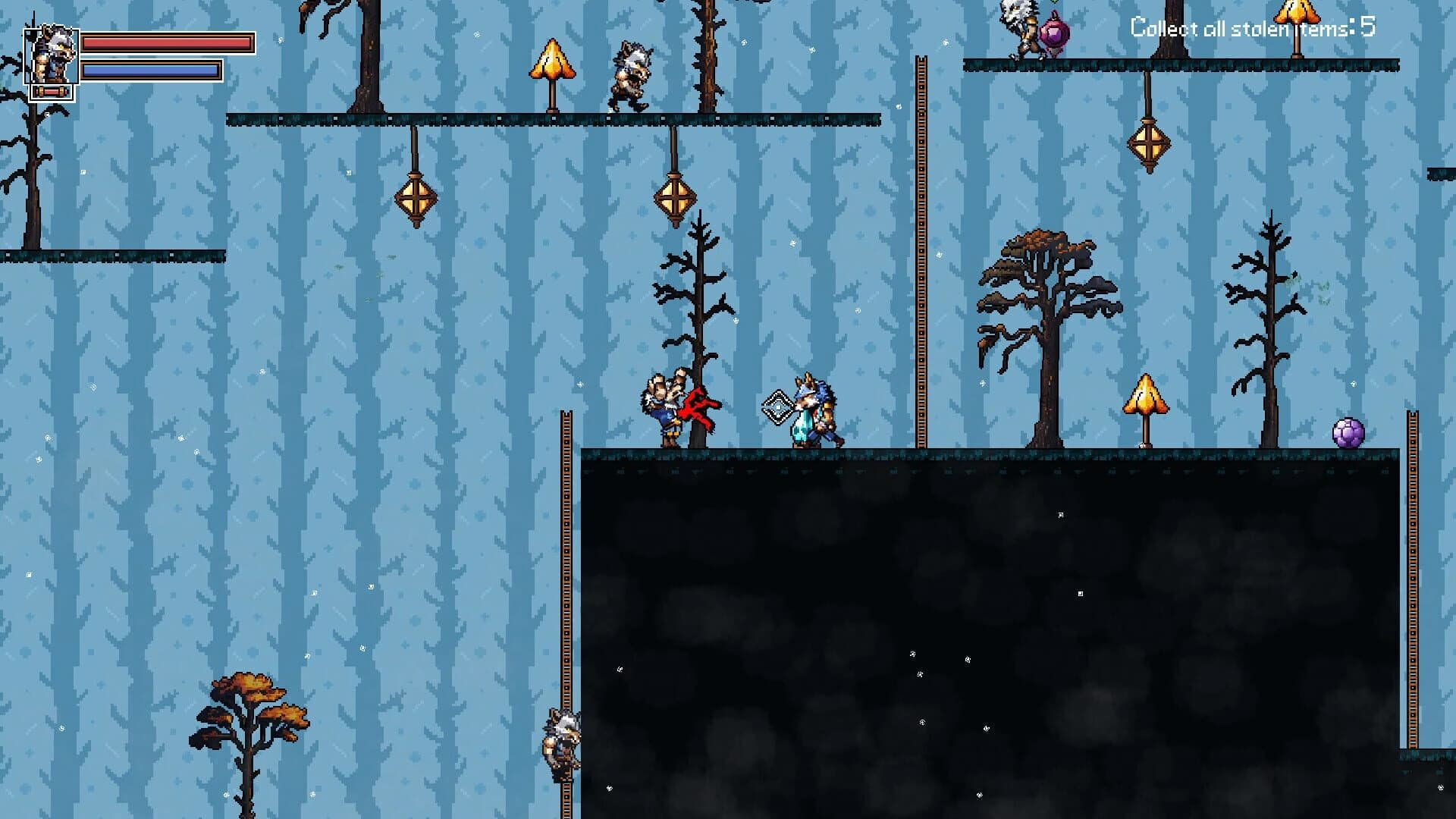Click the player character portrait in the HUD
Screen dimensions: 1456x819
[52, 57]
